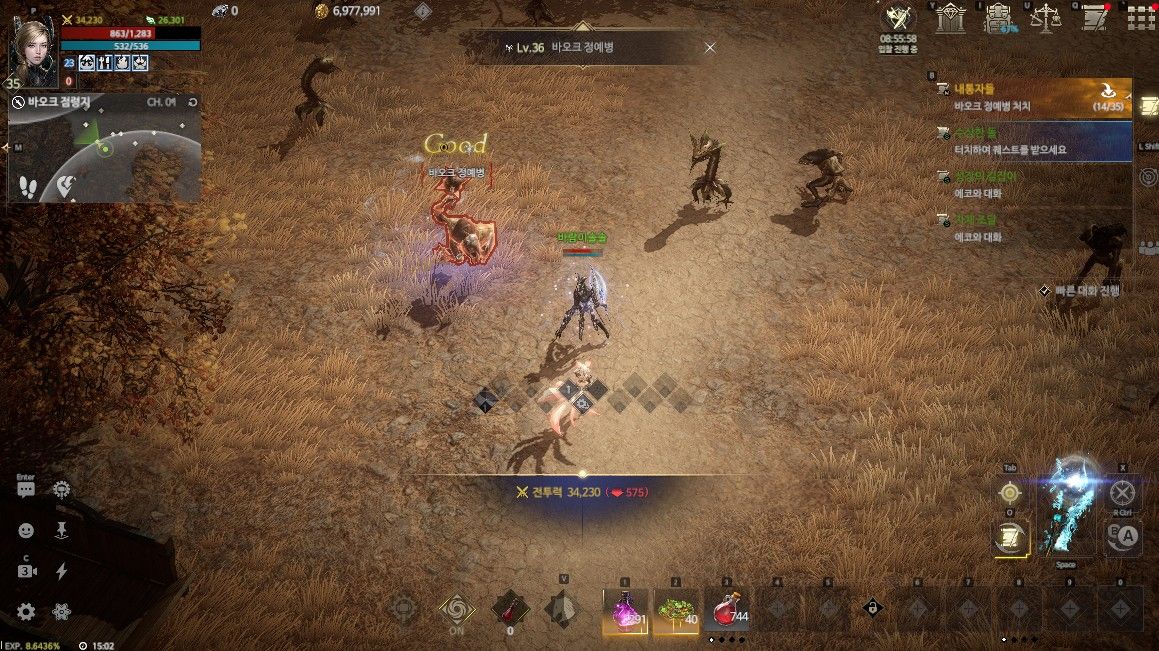This screenshot has width=1159, height=651.
Task: Open the quest journal scroll icon
Action: [x=1093, y=17]
